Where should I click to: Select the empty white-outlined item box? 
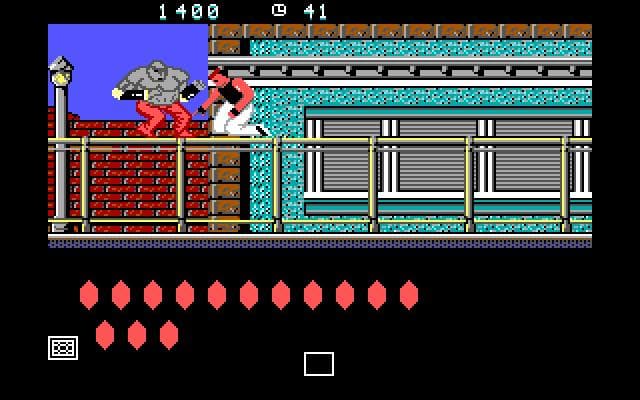(x=319, y=364)
